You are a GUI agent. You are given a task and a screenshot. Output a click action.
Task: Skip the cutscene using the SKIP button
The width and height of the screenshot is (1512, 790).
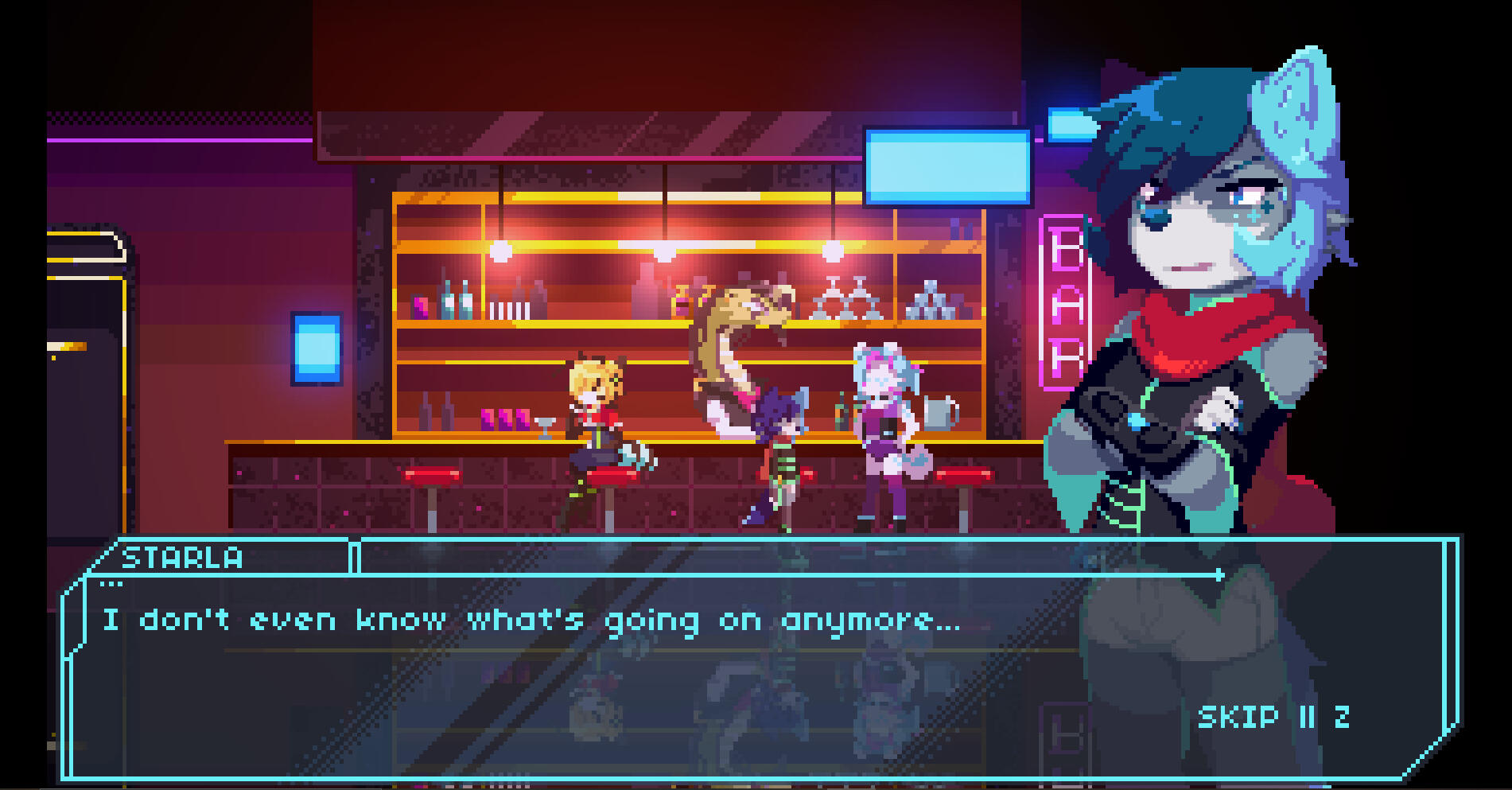(x=1238, y=718)
